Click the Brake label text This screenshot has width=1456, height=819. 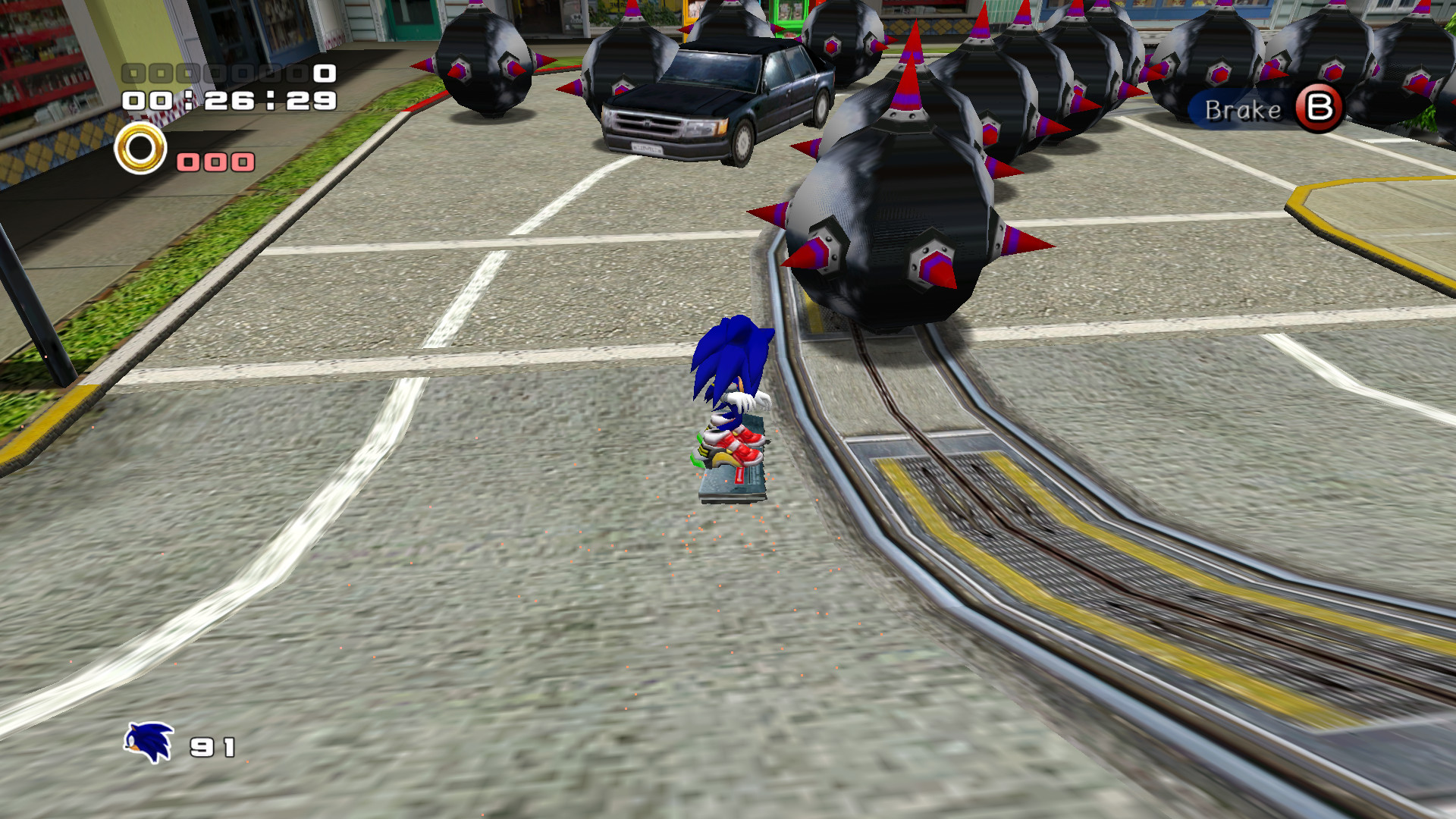click(x=1241, y=111)
